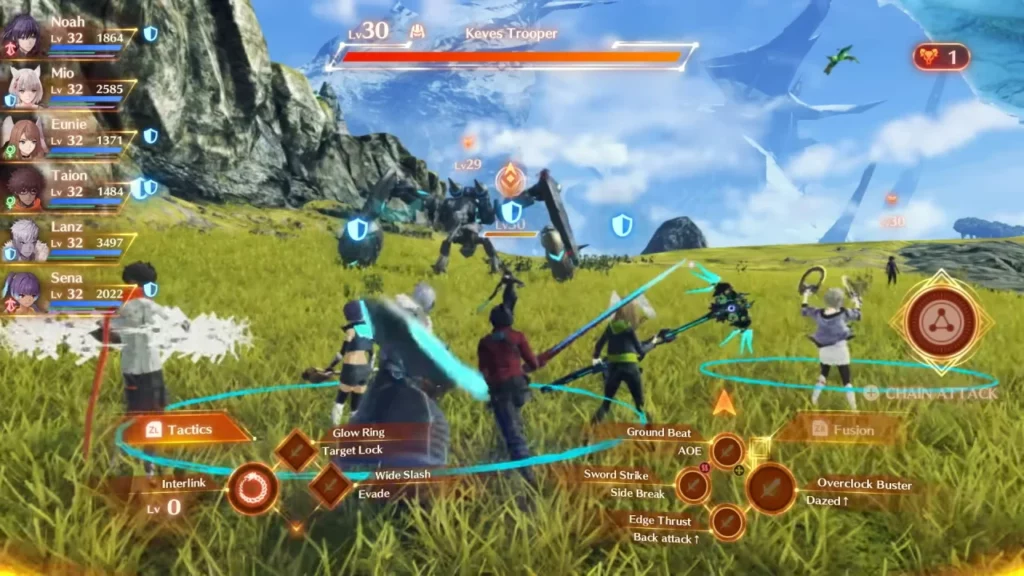This screenshot has width=1024, height=576.
Task: Use the Edge Thrust art
Action: pyautogui.click(x=727, y=521)
